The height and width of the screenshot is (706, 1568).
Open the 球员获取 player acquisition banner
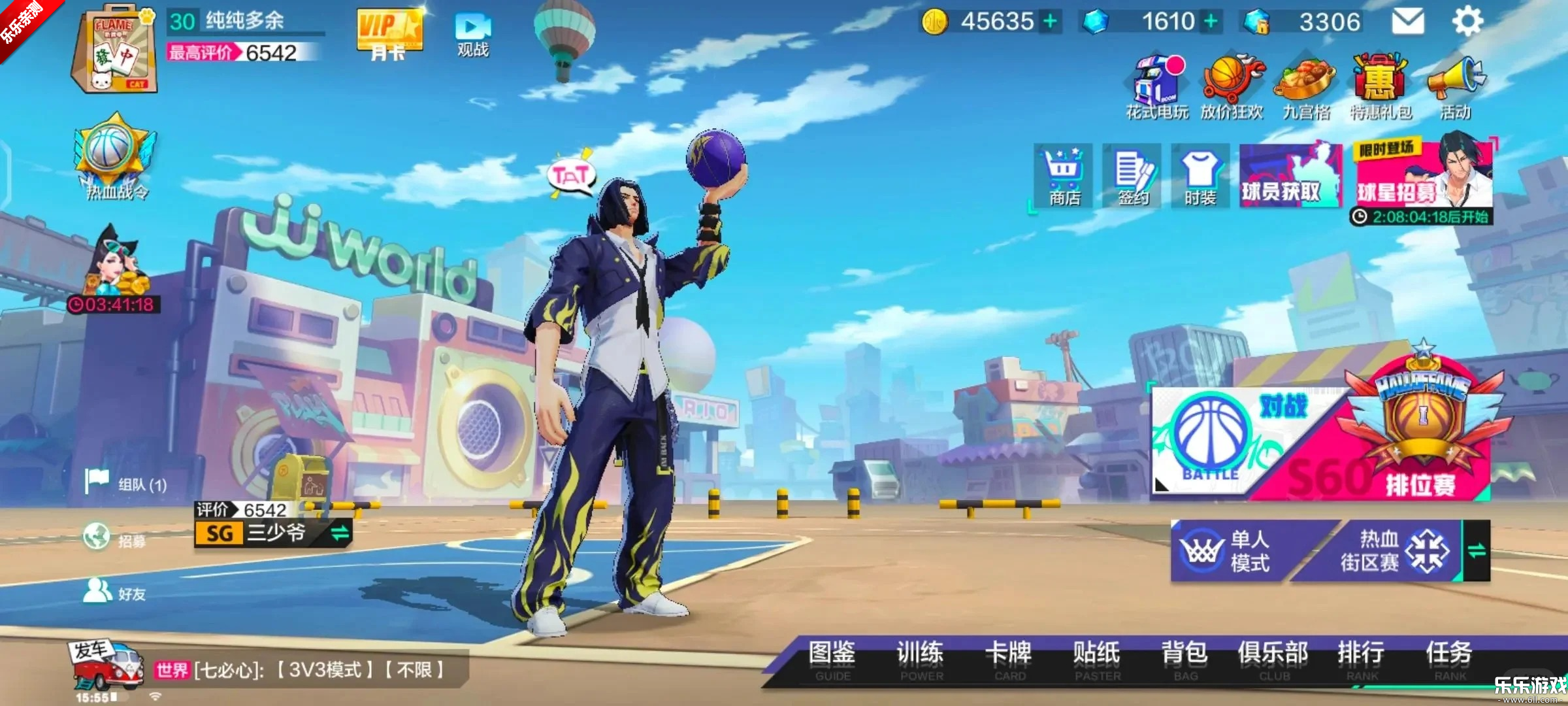pos(1288,176)
